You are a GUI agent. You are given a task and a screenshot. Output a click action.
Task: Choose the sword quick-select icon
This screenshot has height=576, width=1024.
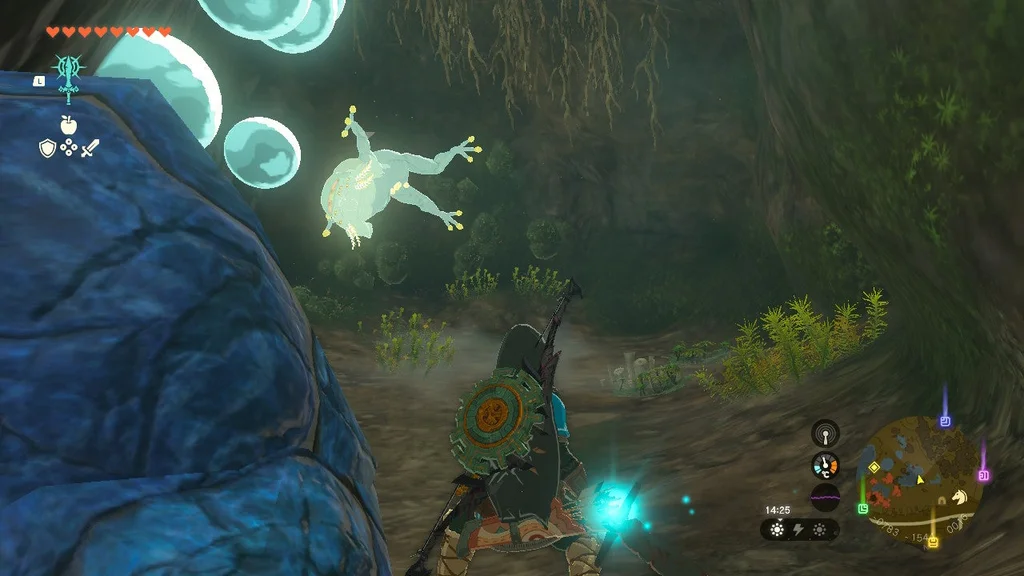pos(90,148)
